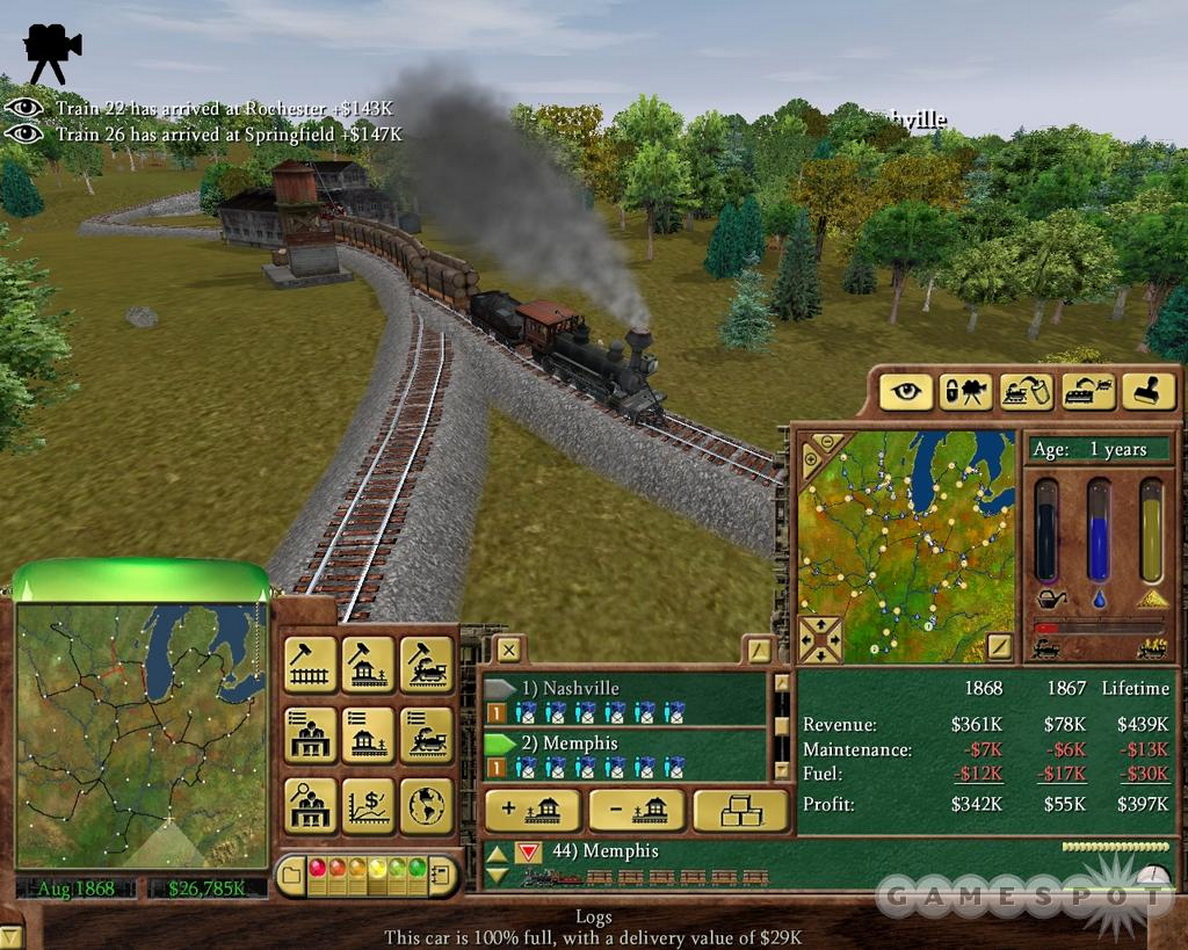Select the build station button
This screenshot has width=1188, height=950.
(x=369, y=663)
